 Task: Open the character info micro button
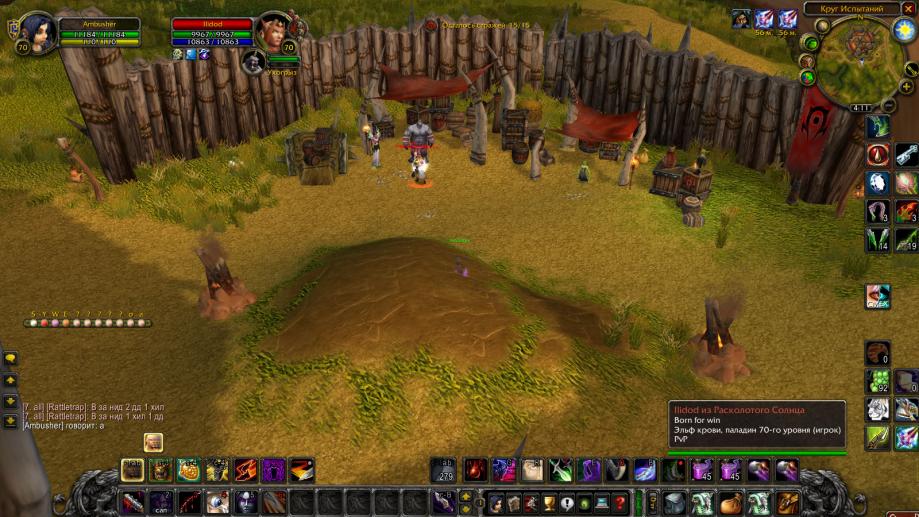[x=495, y=503]
